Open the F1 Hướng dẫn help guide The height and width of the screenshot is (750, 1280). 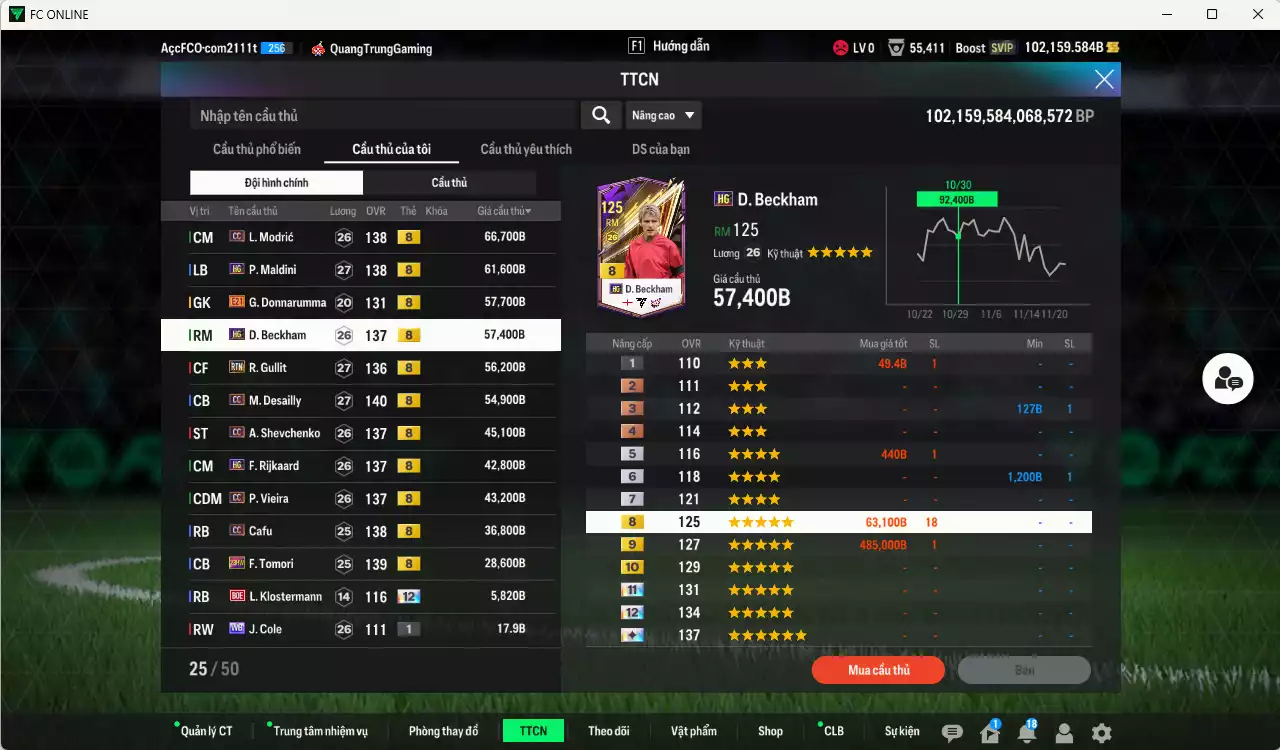point(668,45)
